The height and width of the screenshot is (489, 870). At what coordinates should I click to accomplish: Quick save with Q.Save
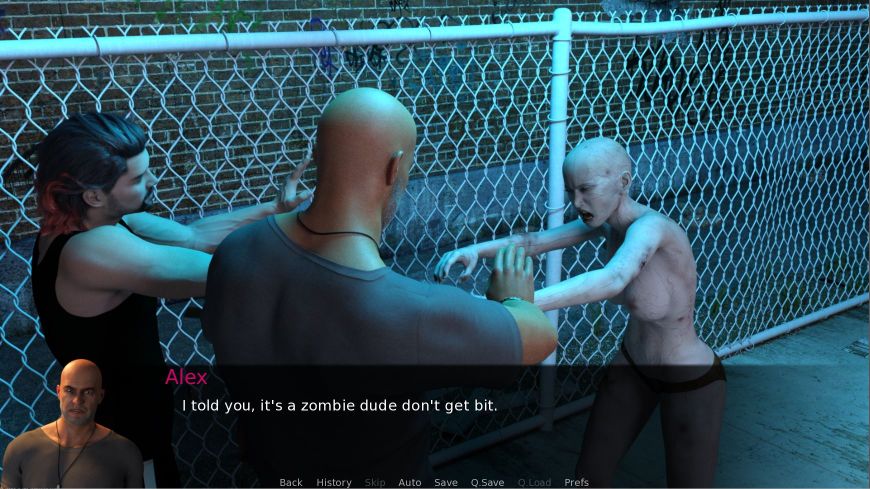[x=488, y=482]
